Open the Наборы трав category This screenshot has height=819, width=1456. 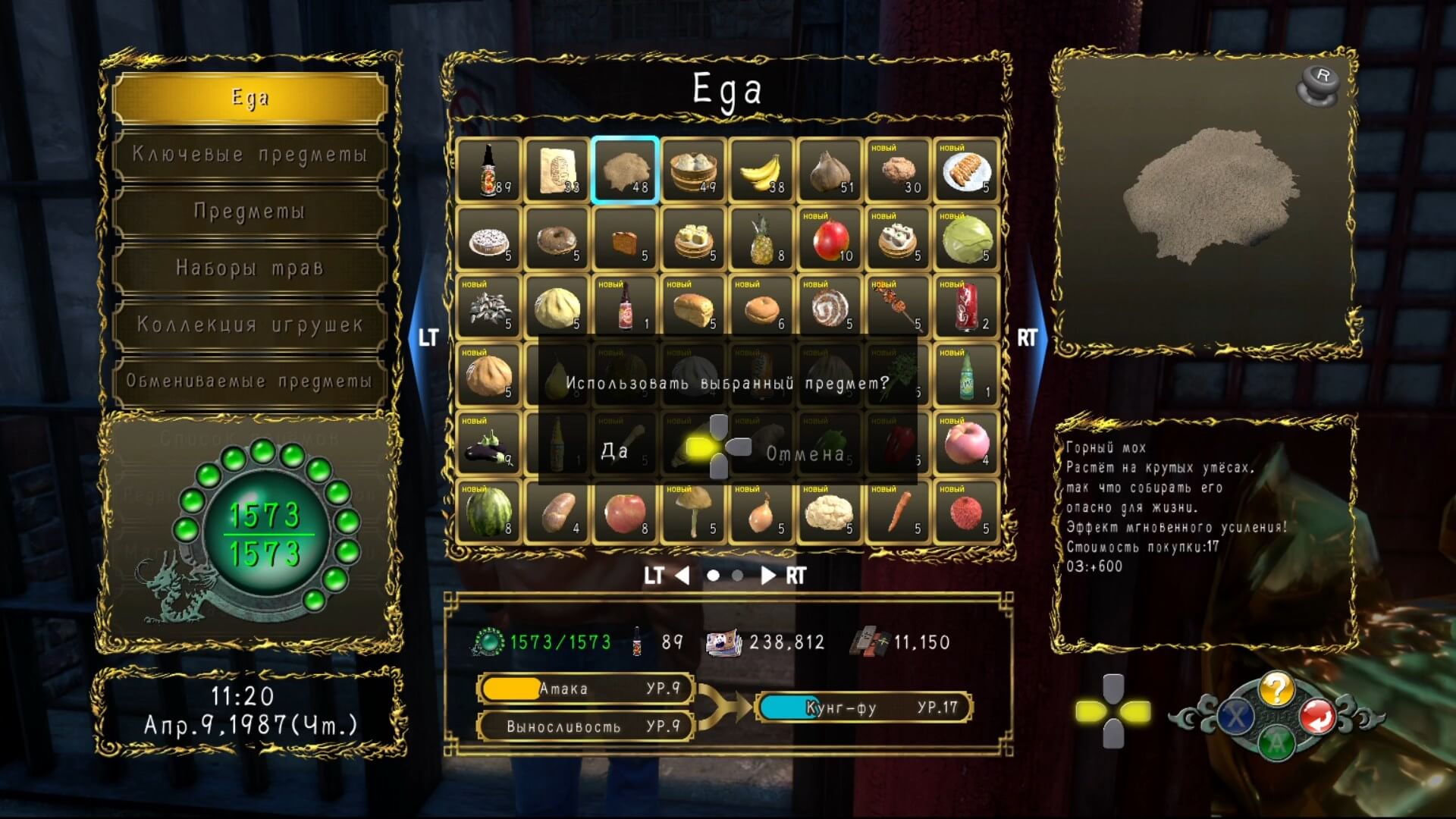(x=249, y=268)
